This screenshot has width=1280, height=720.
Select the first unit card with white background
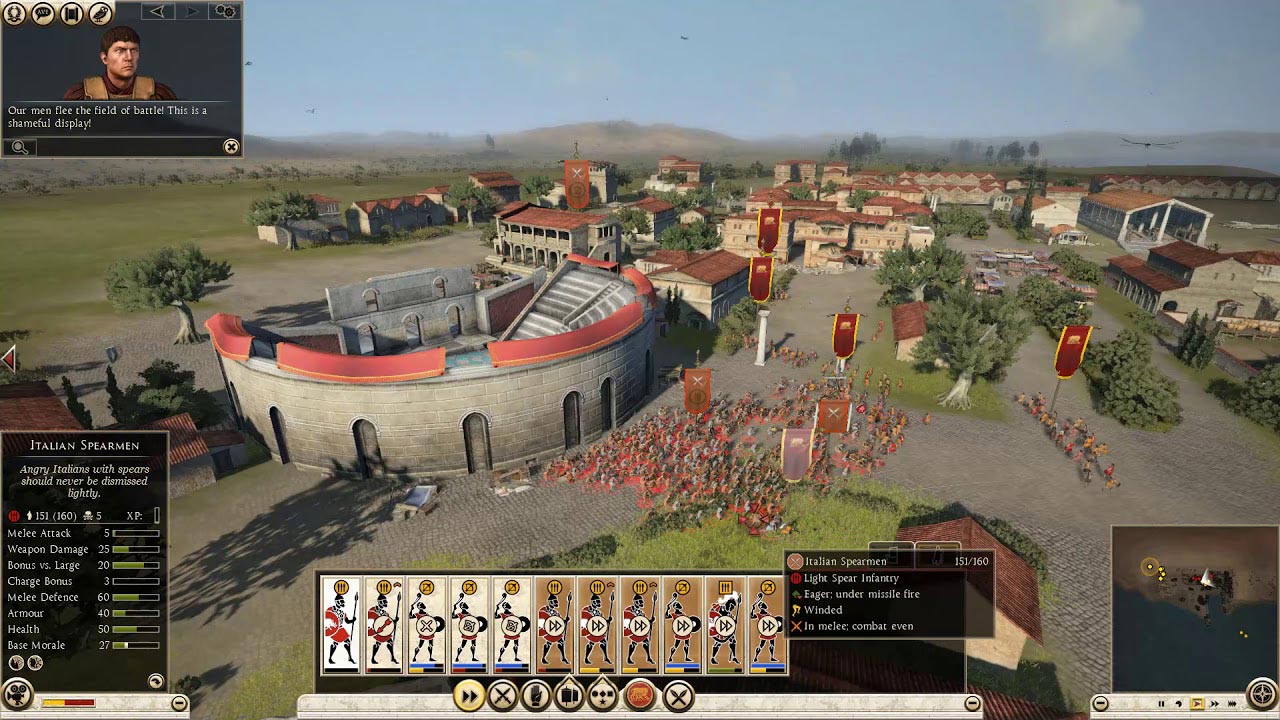(341, 624)
